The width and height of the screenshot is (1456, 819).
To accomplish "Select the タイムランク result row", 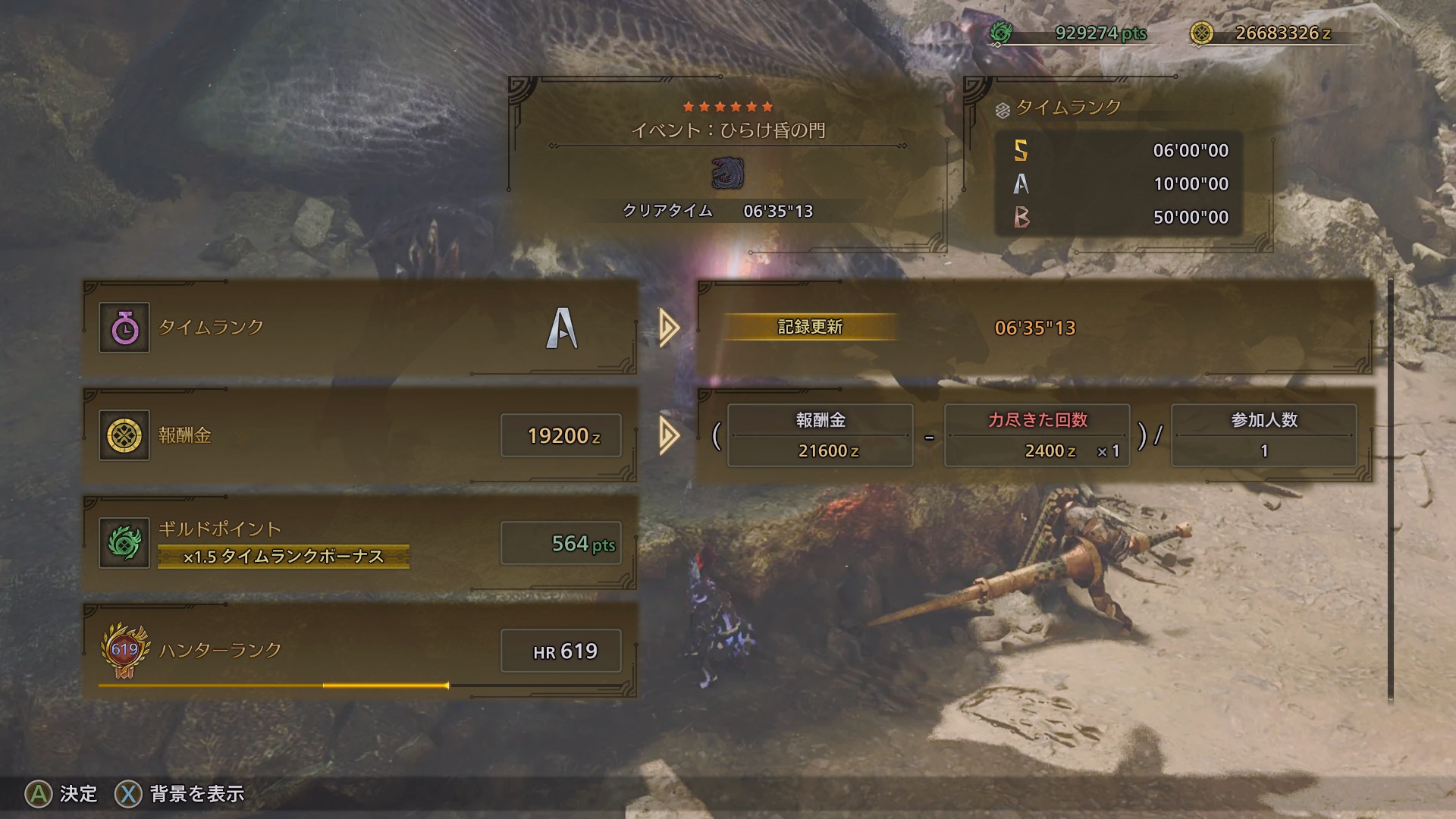I will pos(359,328).
